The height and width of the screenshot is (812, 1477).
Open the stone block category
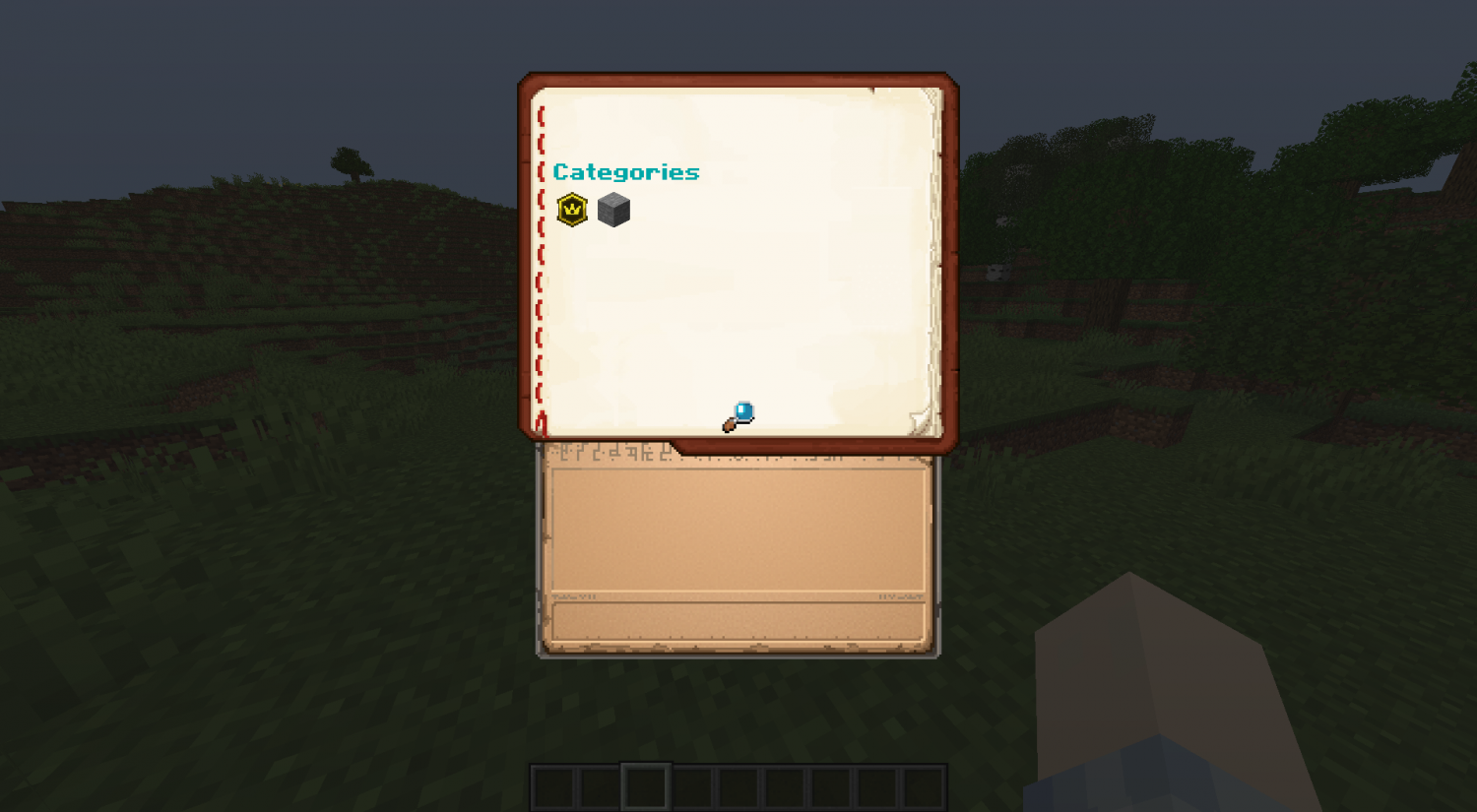pyautogui.click(x=613, y=209)
